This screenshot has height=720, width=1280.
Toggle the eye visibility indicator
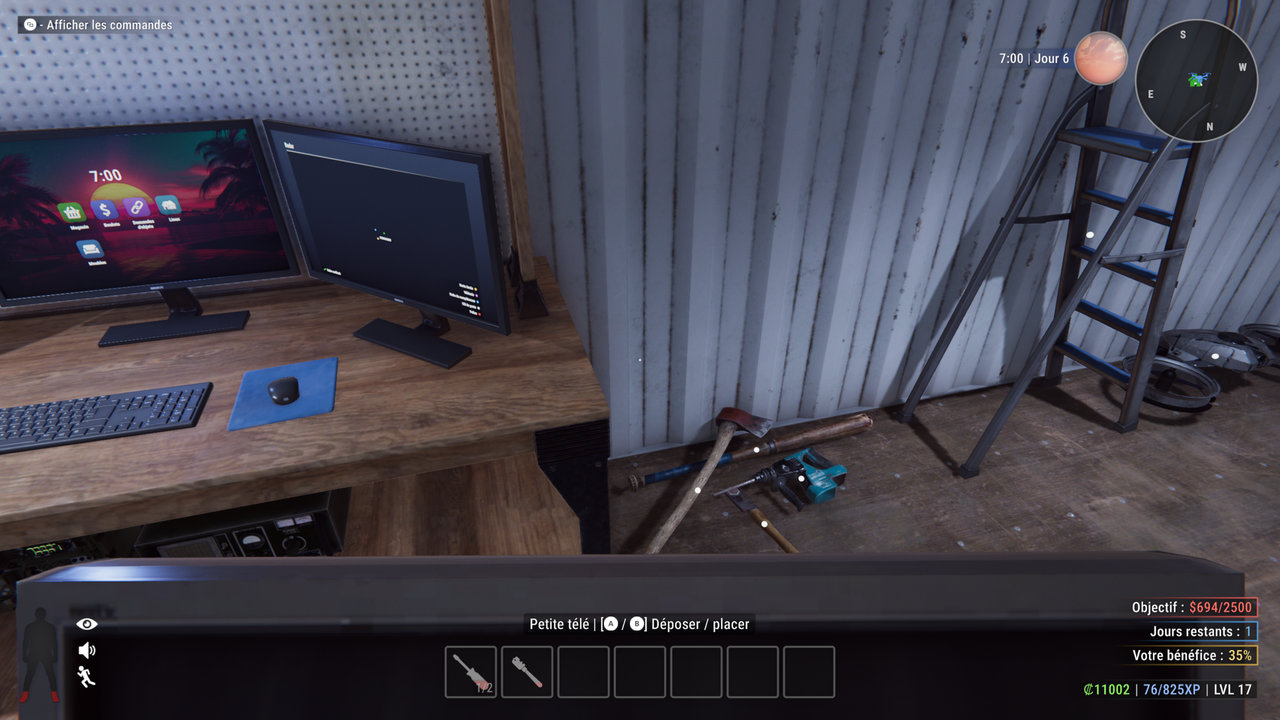point(87,624)
